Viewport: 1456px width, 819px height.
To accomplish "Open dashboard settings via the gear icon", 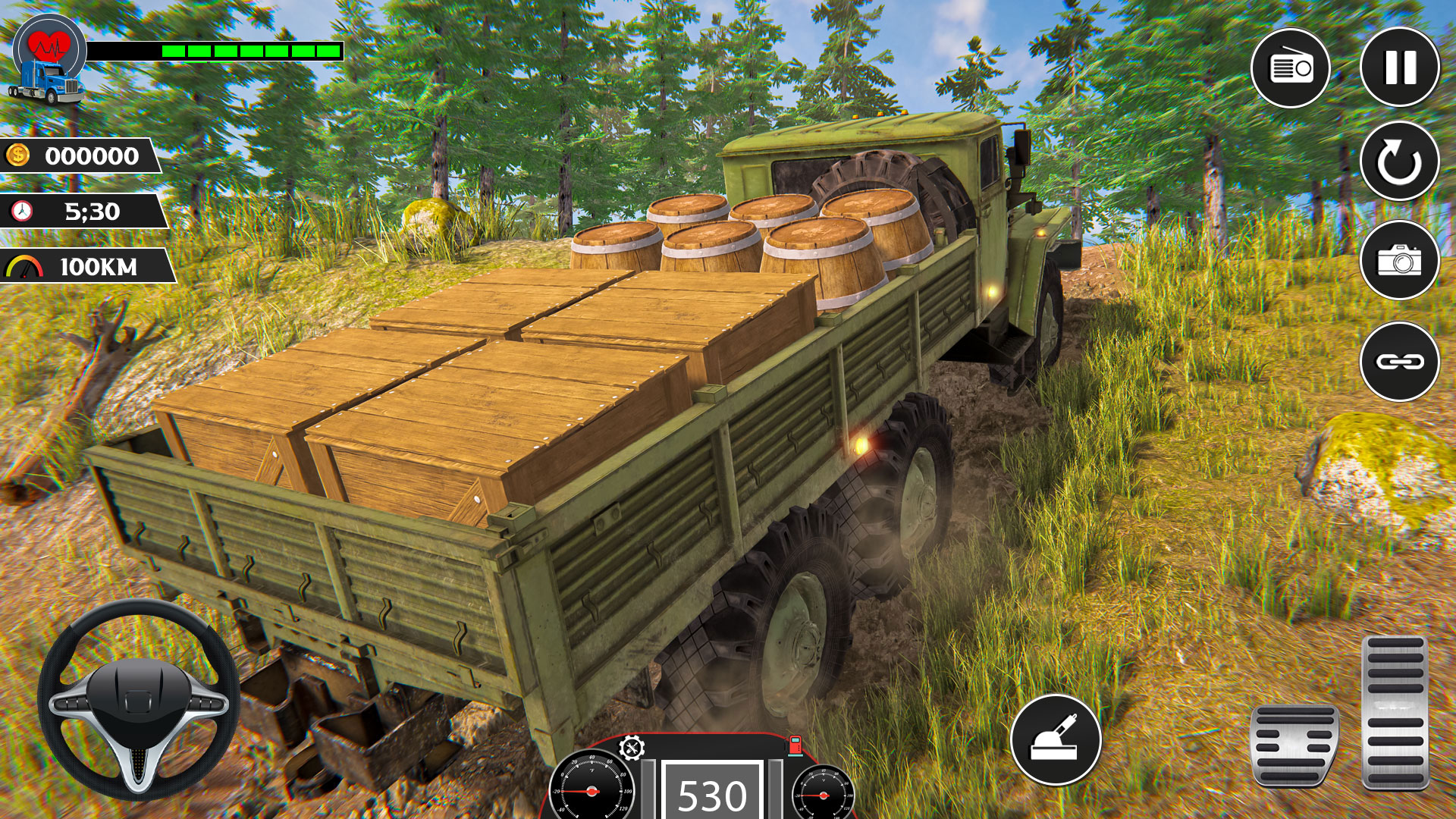I will pos(631,747).
